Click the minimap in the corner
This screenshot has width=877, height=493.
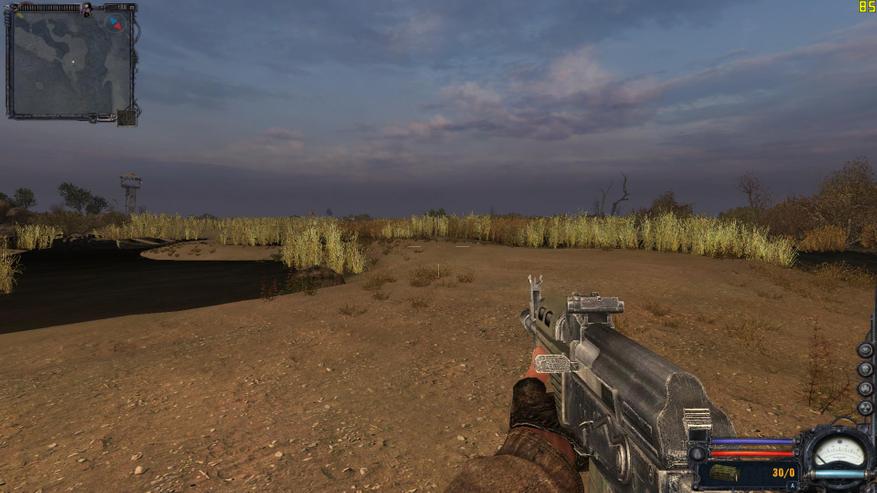69,60
